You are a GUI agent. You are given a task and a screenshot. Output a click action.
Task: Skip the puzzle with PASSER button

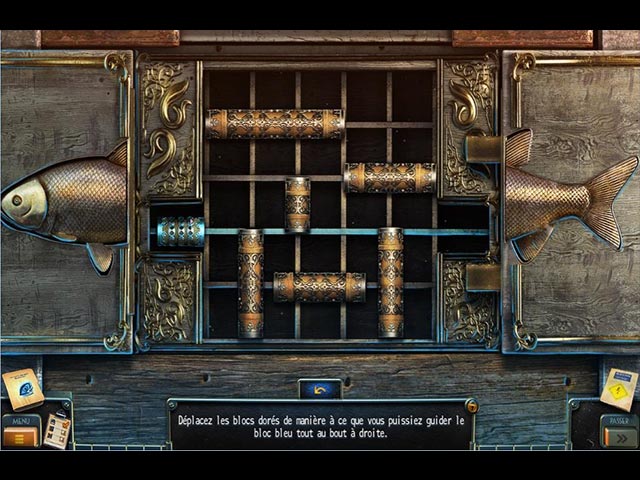click(x=619, y=432)
